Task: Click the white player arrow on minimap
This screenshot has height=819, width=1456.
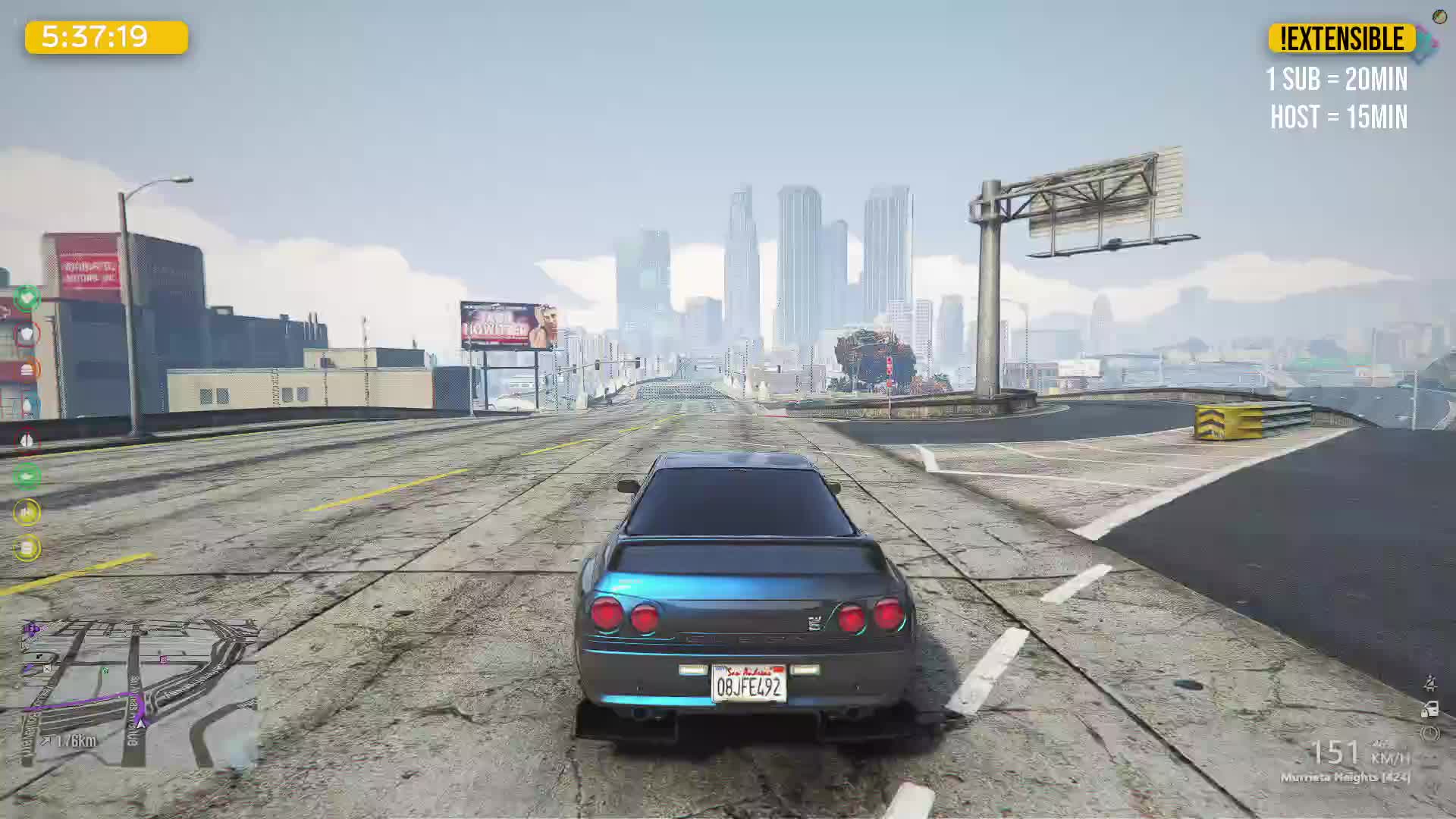Action: point(141,722)
